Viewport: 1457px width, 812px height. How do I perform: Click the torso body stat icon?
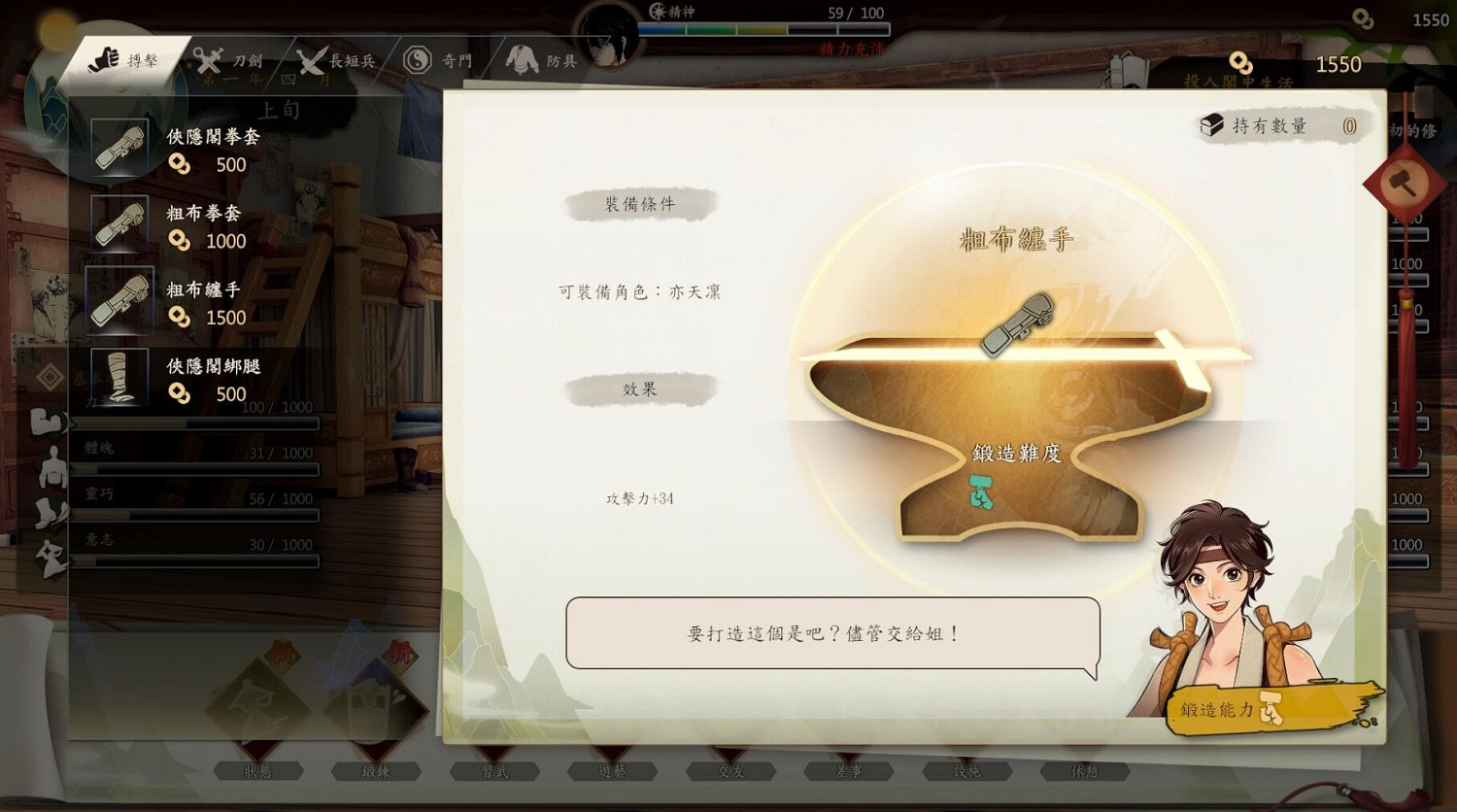click(x=52, y=469)
